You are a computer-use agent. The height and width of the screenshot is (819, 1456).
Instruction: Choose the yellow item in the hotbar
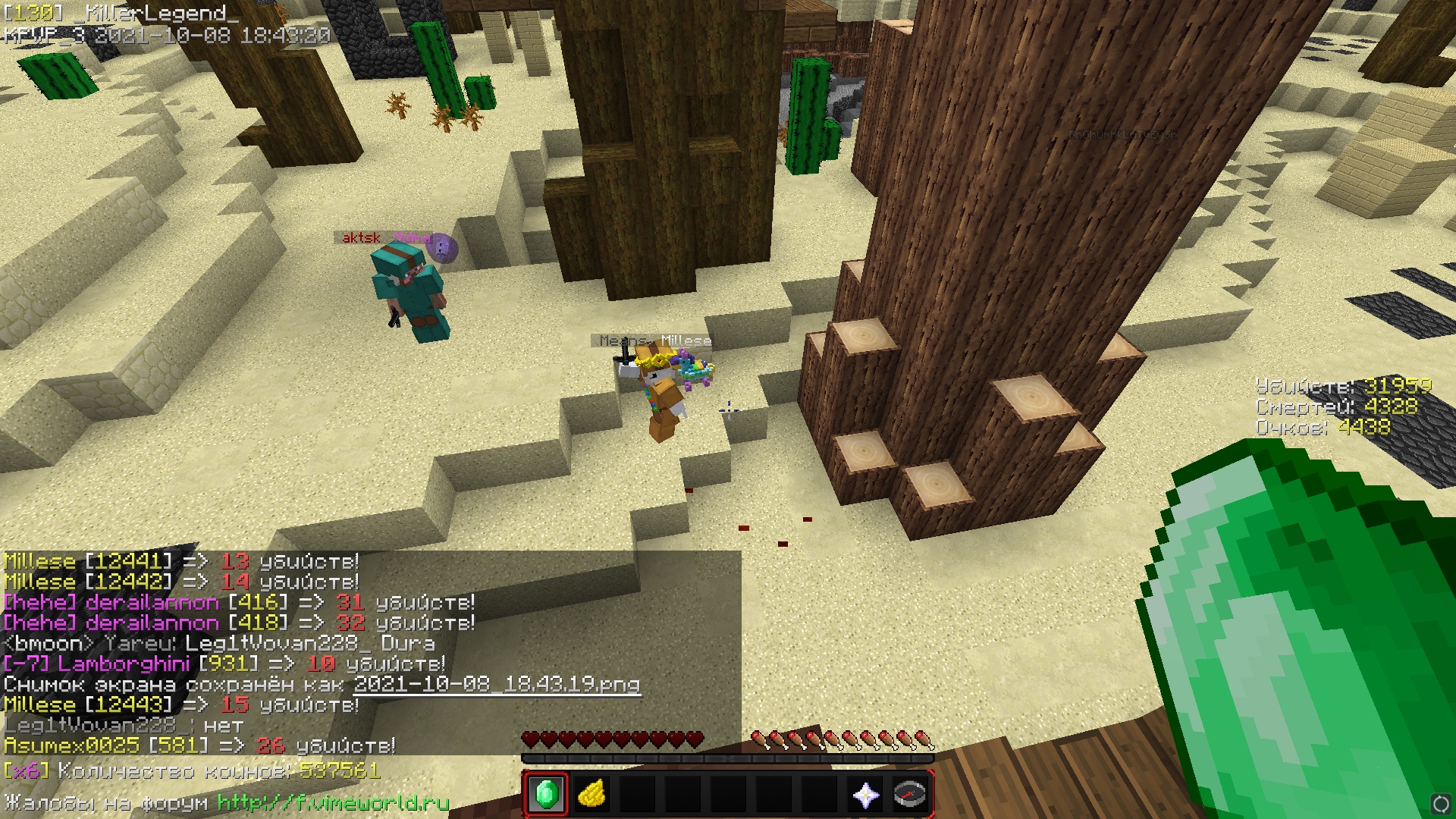click(591, 794)
